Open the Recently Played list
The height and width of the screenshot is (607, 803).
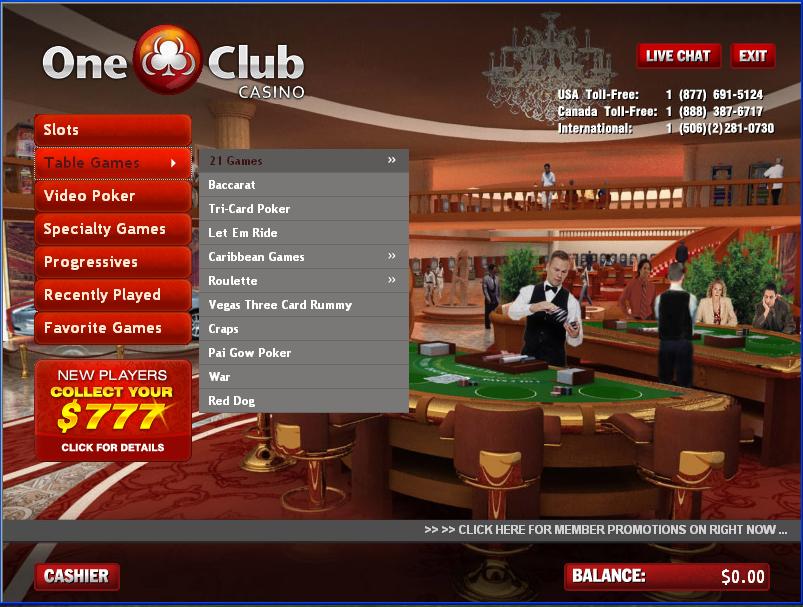[112, 295]
